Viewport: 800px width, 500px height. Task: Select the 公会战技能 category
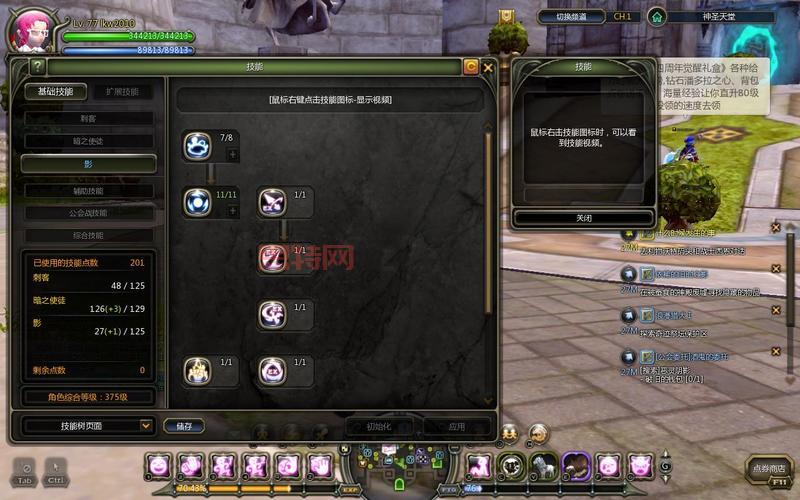pyautogui.click(x=90, y=212)
